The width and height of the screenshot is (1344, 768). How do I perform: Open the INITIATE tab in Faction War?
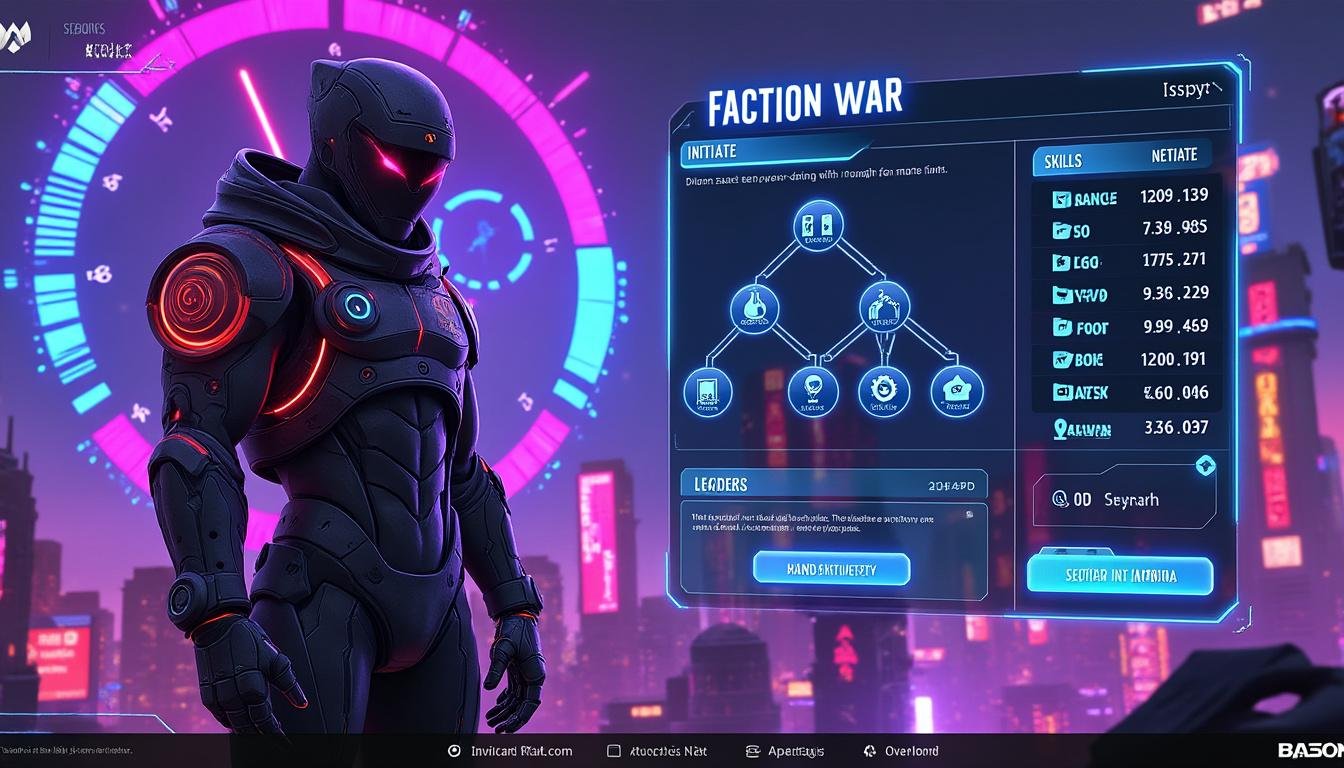(712, 152)
